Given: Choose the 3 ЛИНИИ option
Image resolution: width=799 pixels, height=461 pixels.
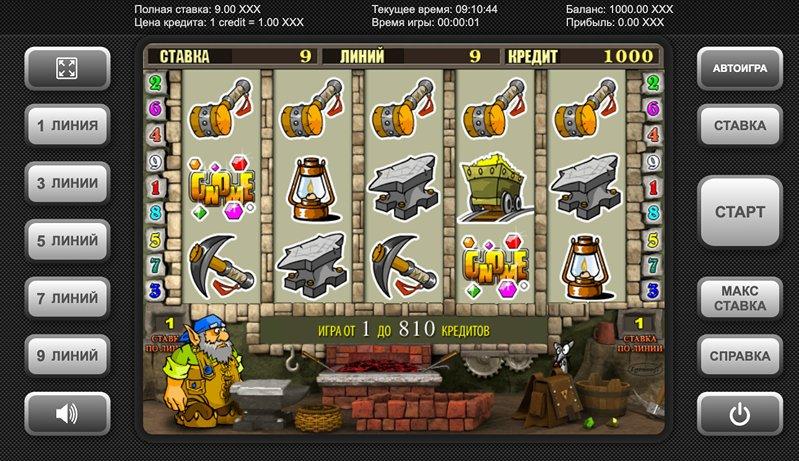Looking at the screenshot, I should tap(67, 183).
